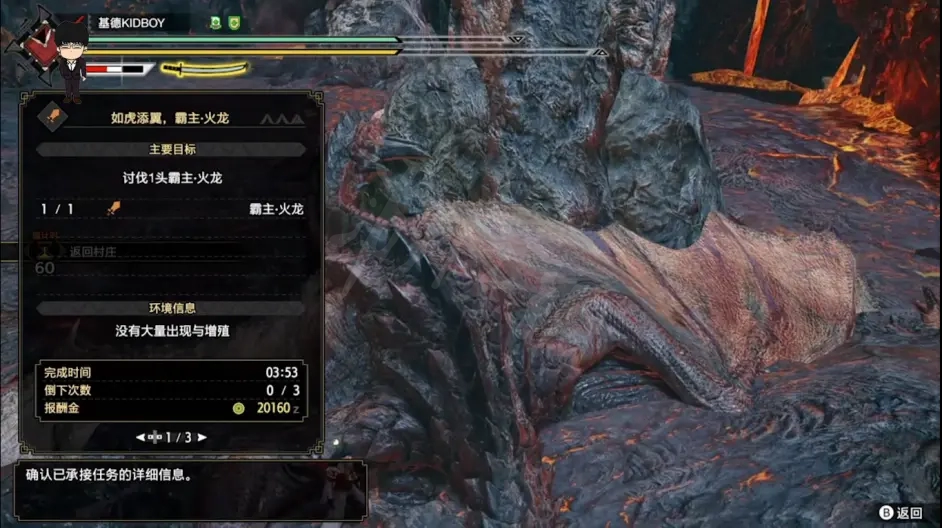Go to the next quest info page
The width and height of the screenshot is (942, 528).
203,438
